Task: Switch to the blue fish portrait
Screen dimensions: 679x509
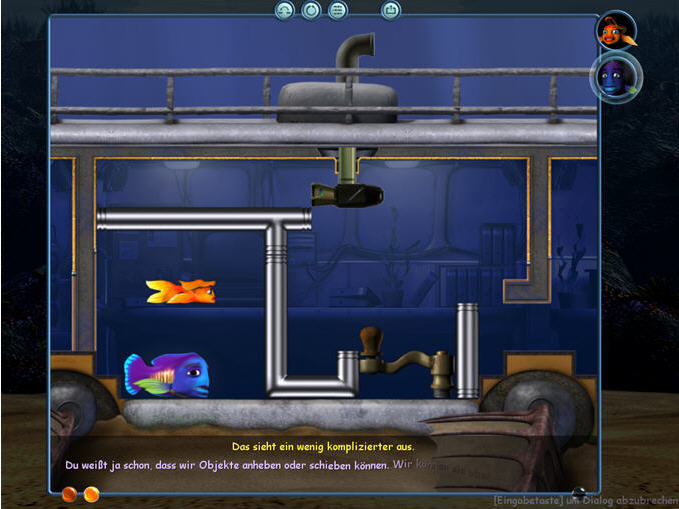Action: click(x=615, y=76)
